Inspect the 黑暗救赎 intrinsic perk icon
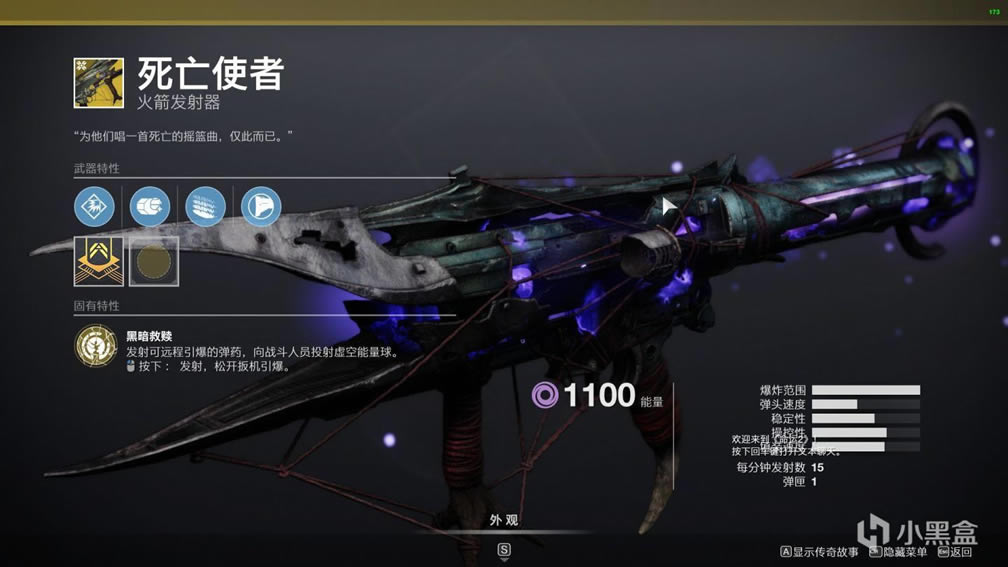 (95, 346)
